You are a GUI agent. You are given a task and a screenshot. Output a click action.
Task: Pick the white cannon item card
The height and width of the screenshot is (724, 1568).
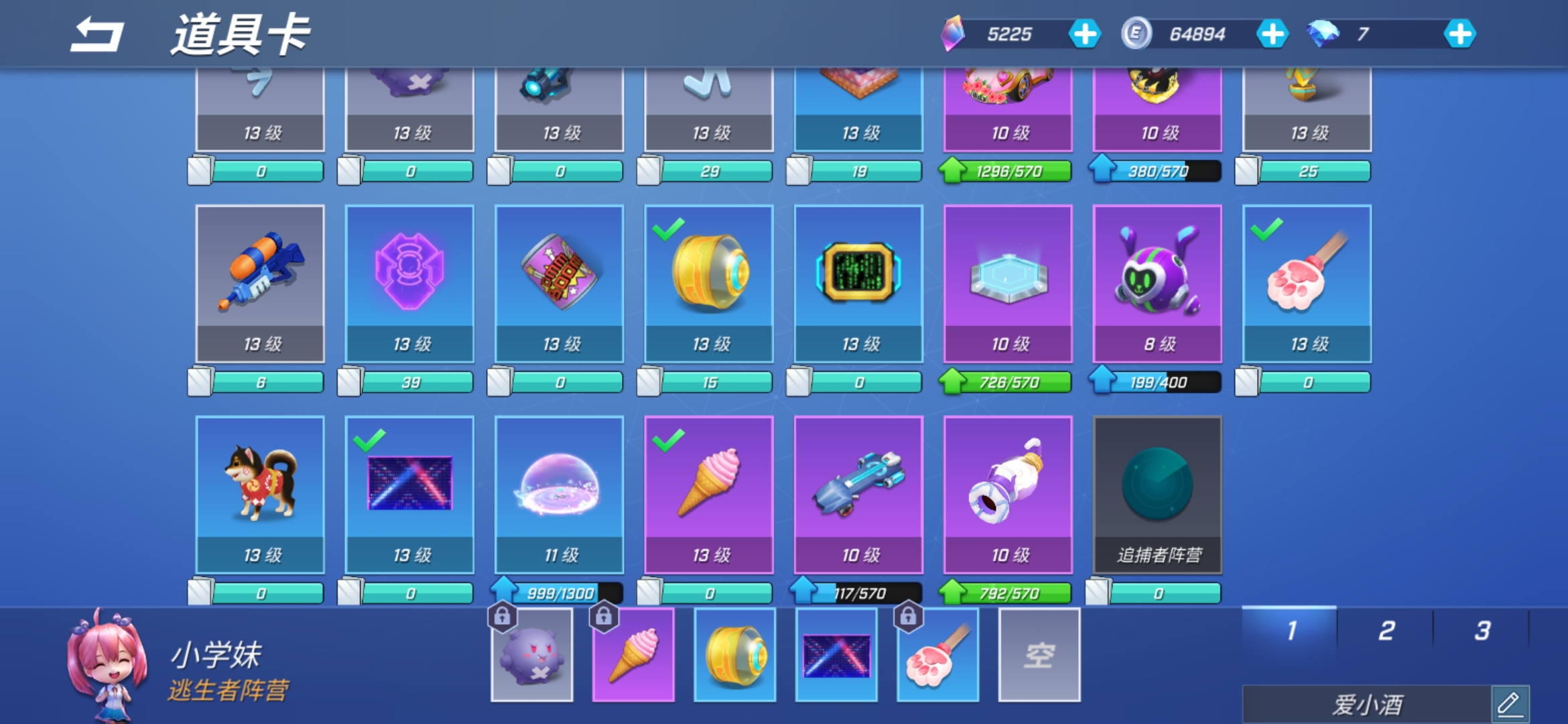tap(1008, 494)
